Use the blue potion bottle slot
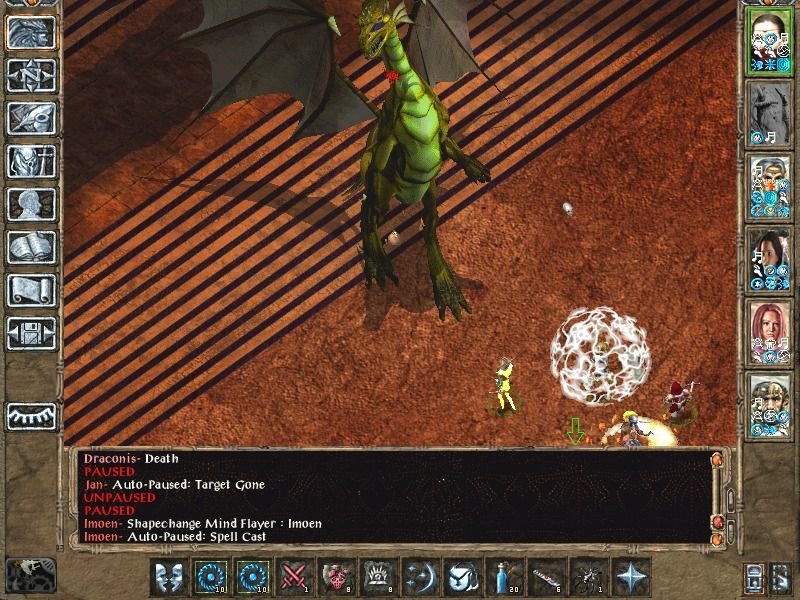 coord(506,577)
